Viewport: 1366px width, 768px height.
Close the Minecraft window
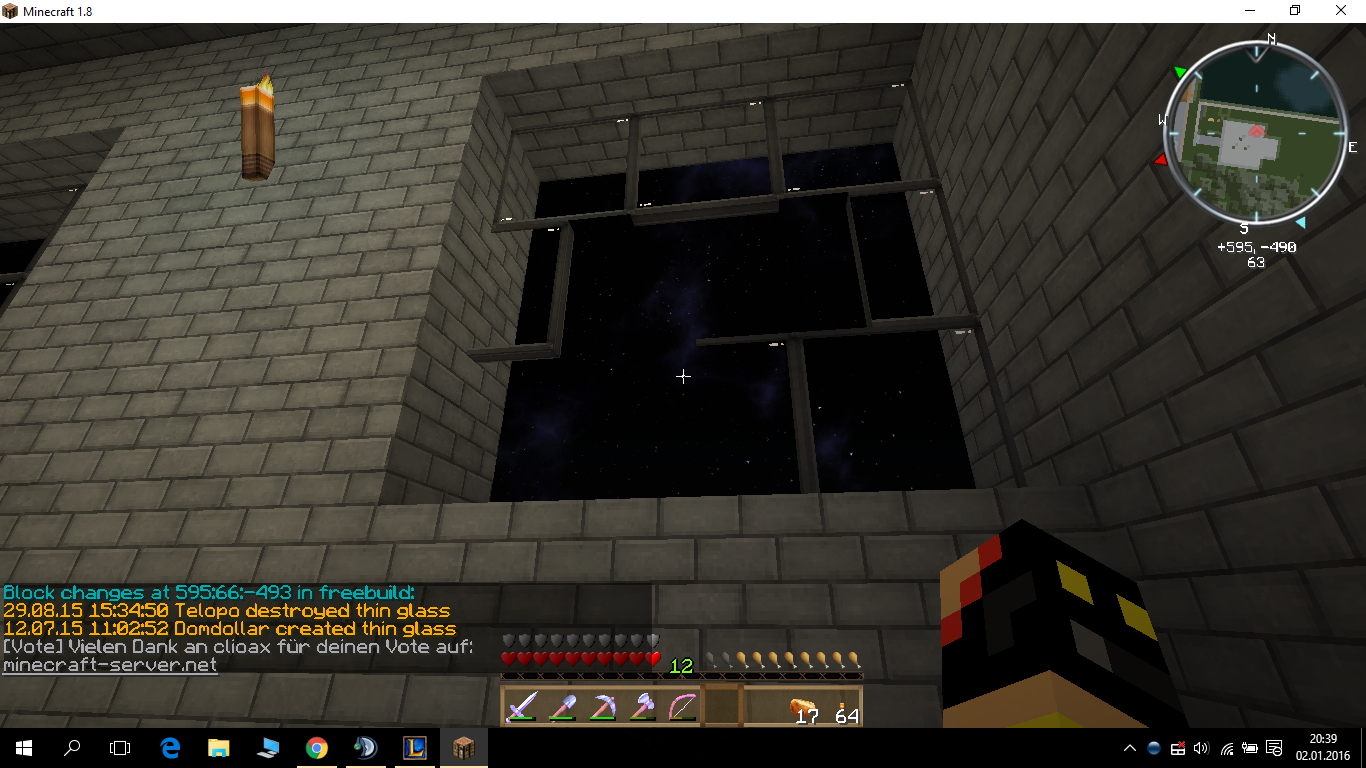pos(1341,10)
